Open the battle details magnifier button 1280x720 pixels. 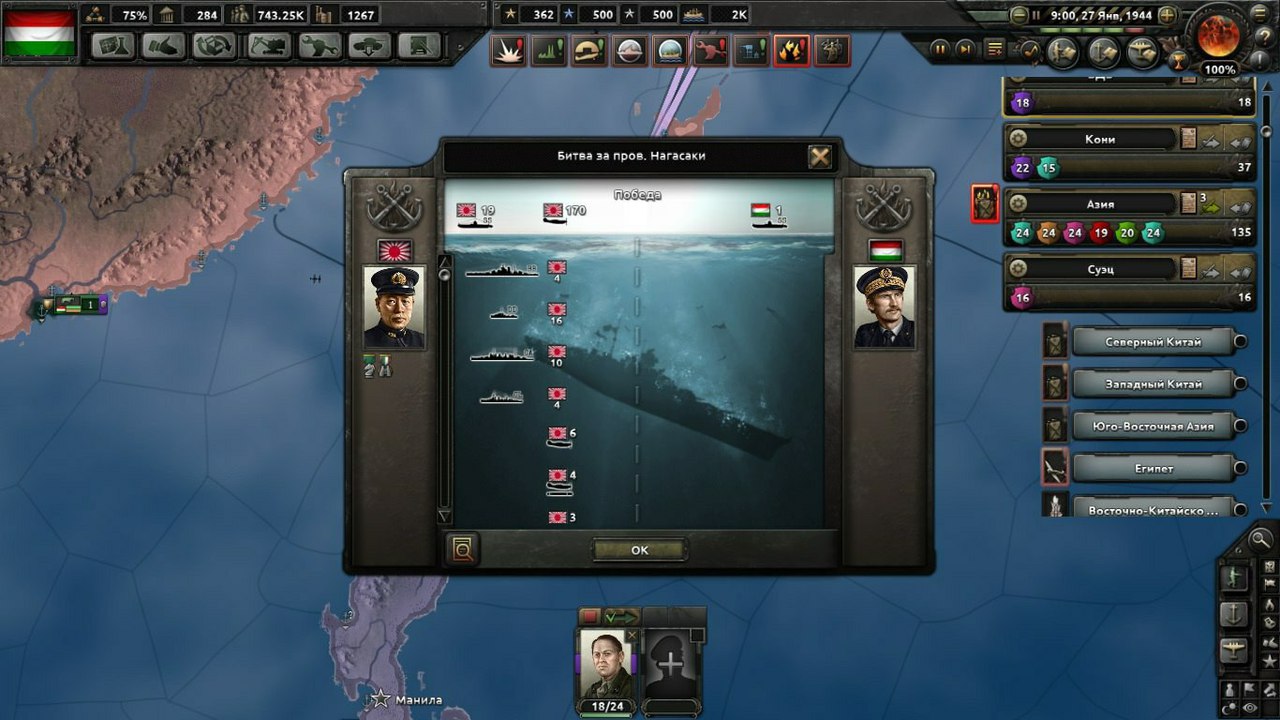pyautogui.click(x=464, y=548)
